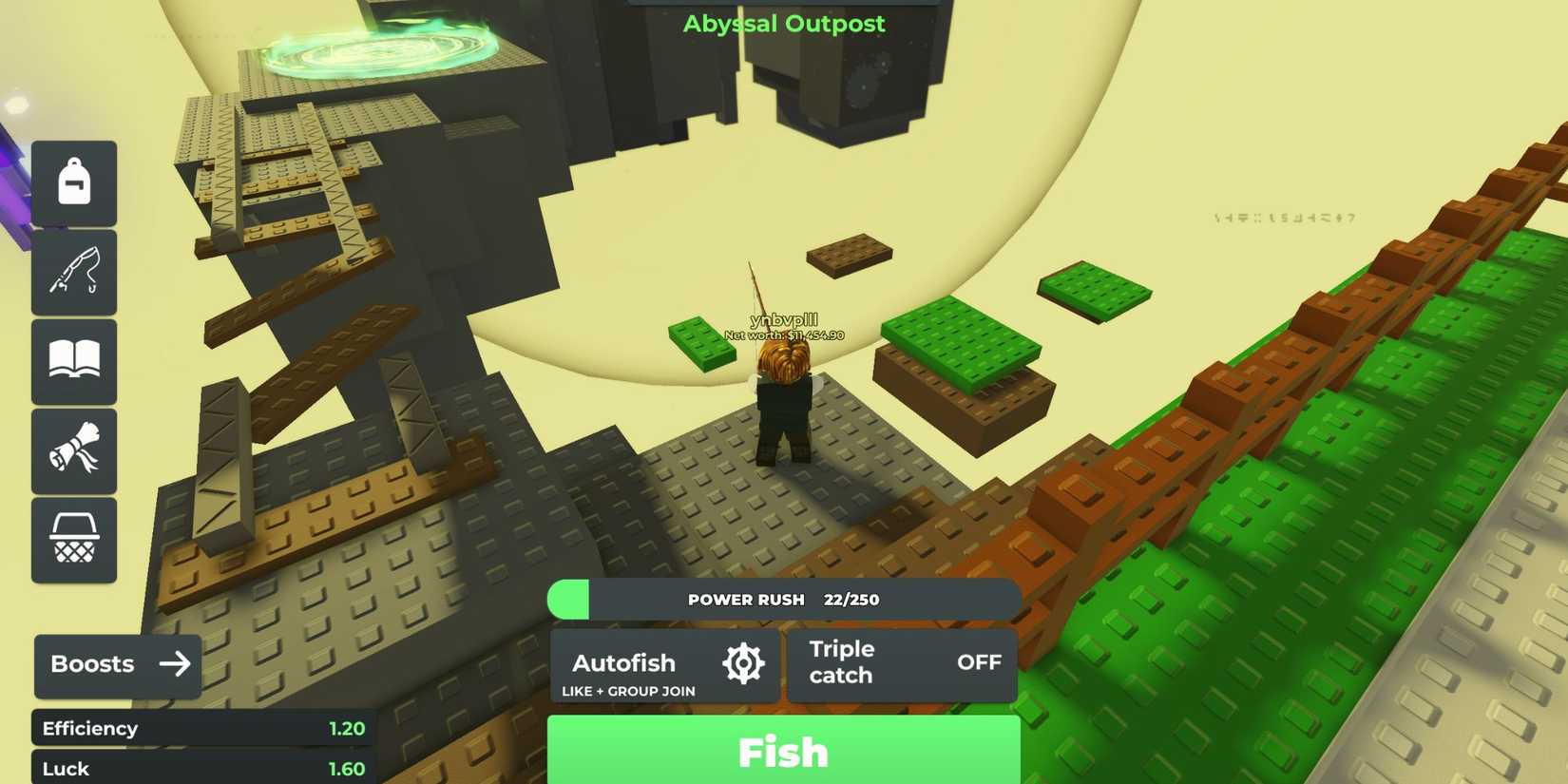Image resolution: width=1568 pixels, height=784 pixels.
Task: Open the fishing net basket icon
Action: [x=74, y=539]
